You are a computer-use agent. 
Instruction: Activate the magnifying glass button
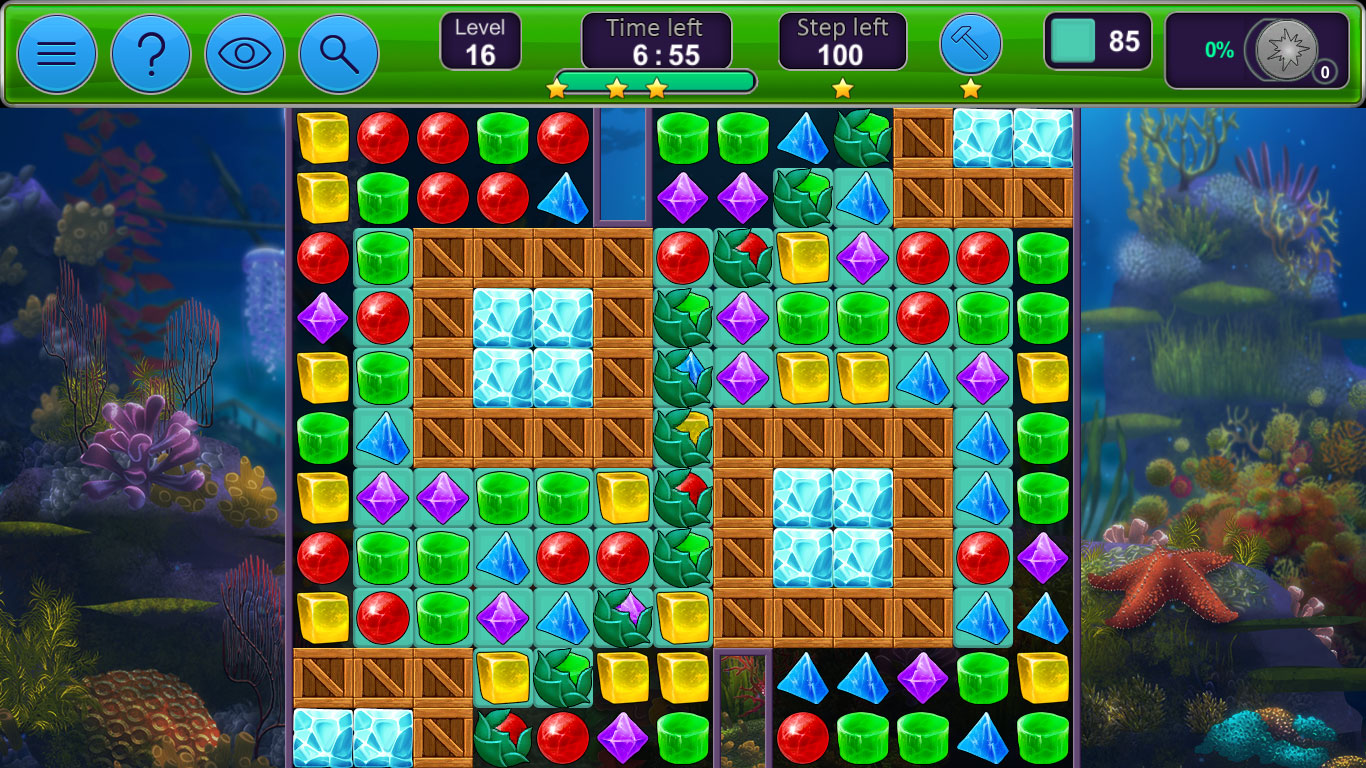[x=339, y=54]
